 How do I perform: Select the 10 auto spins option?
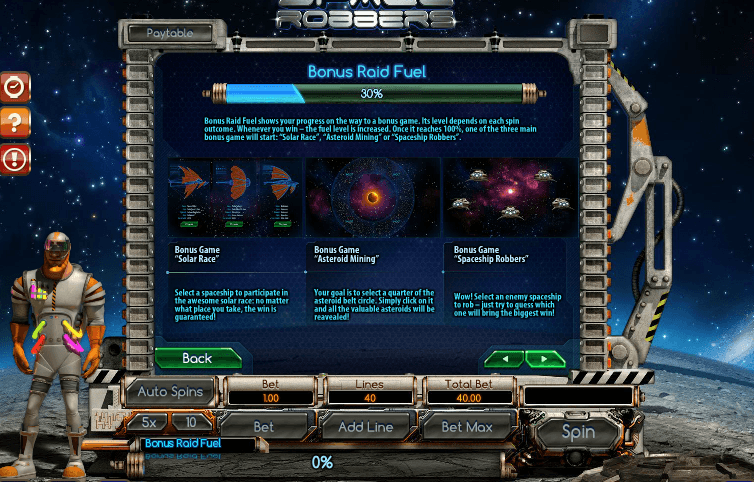pyautogui.click(x=190, y=422)
